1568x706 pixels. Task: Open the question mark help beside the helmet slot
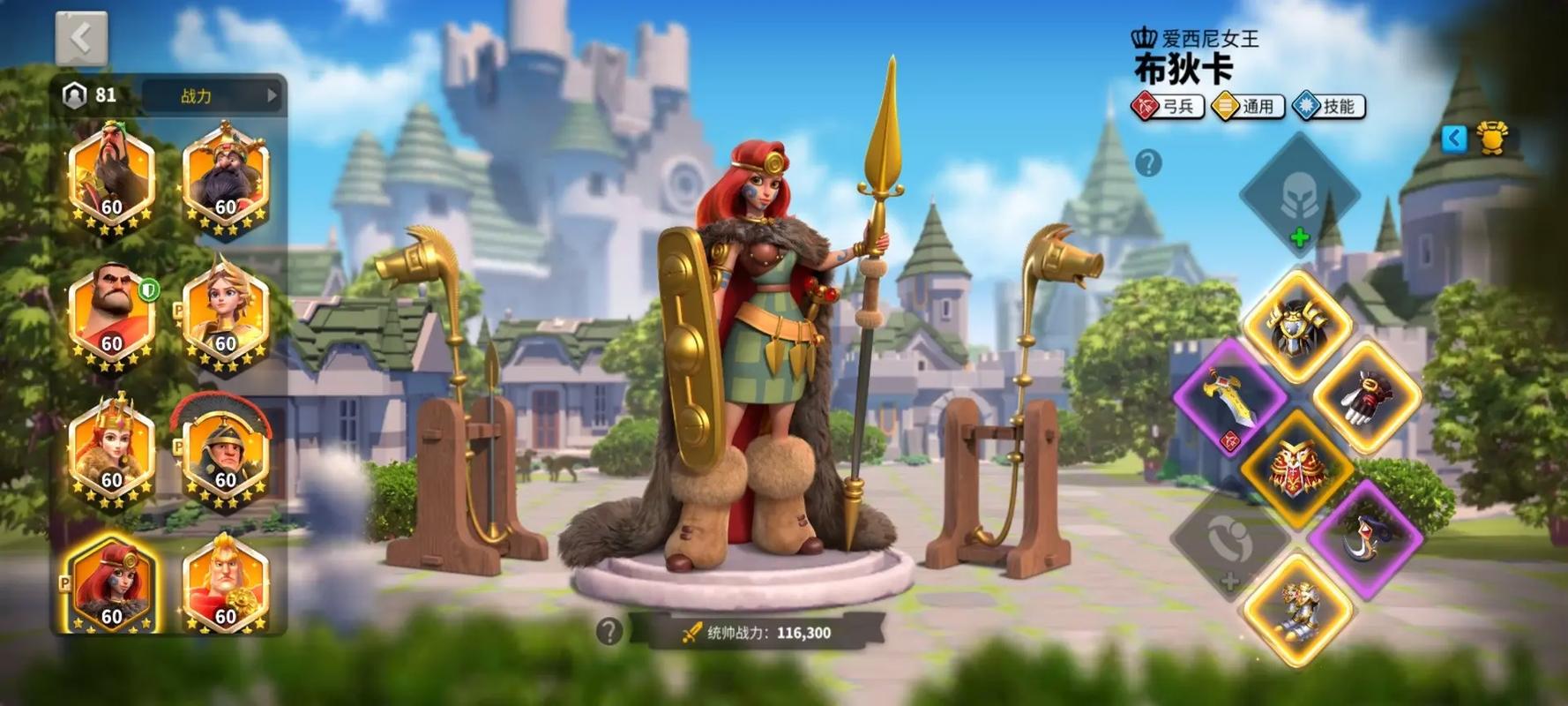[x=1148, y=163]
